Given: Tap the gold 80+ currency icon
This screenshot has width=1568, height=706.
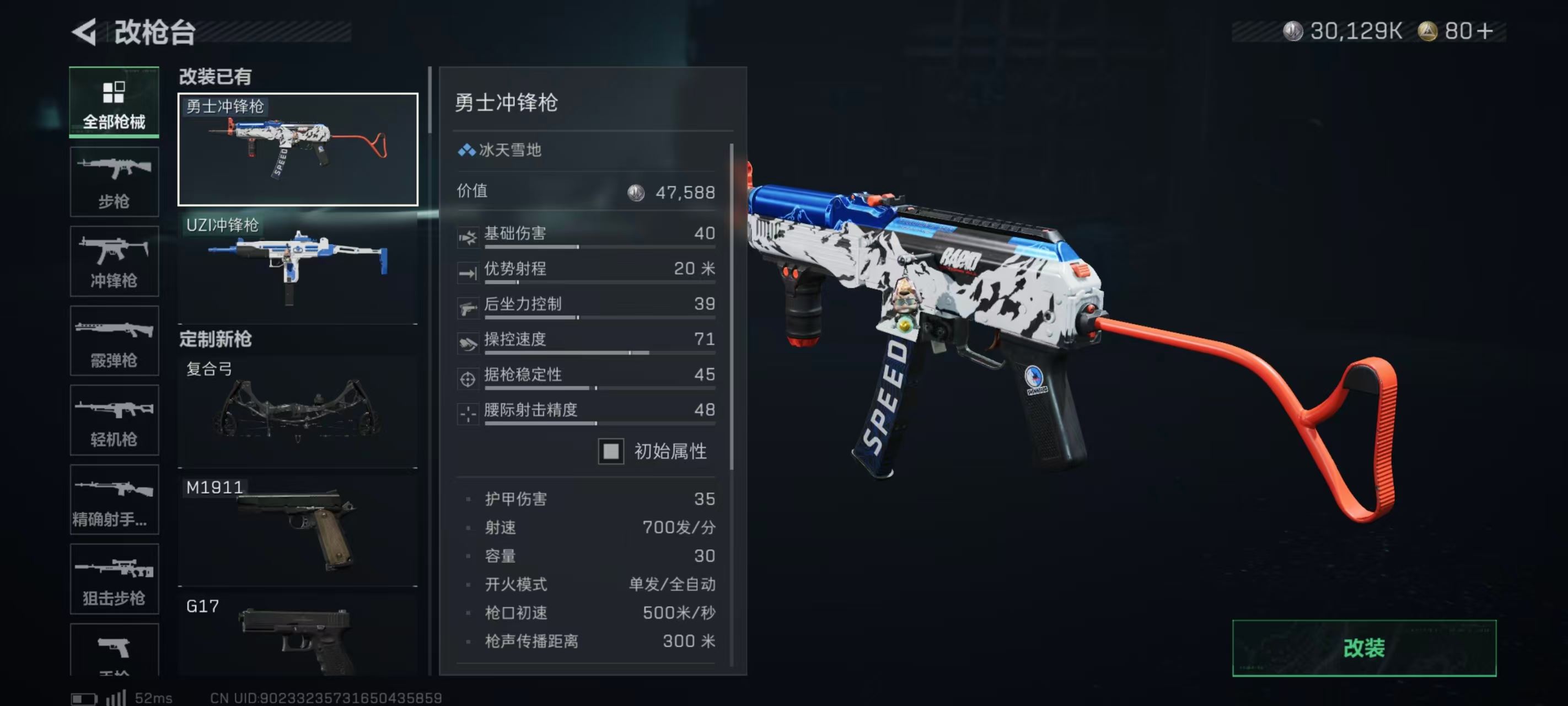Looking at the screenshot, I should pos(1427,31).
